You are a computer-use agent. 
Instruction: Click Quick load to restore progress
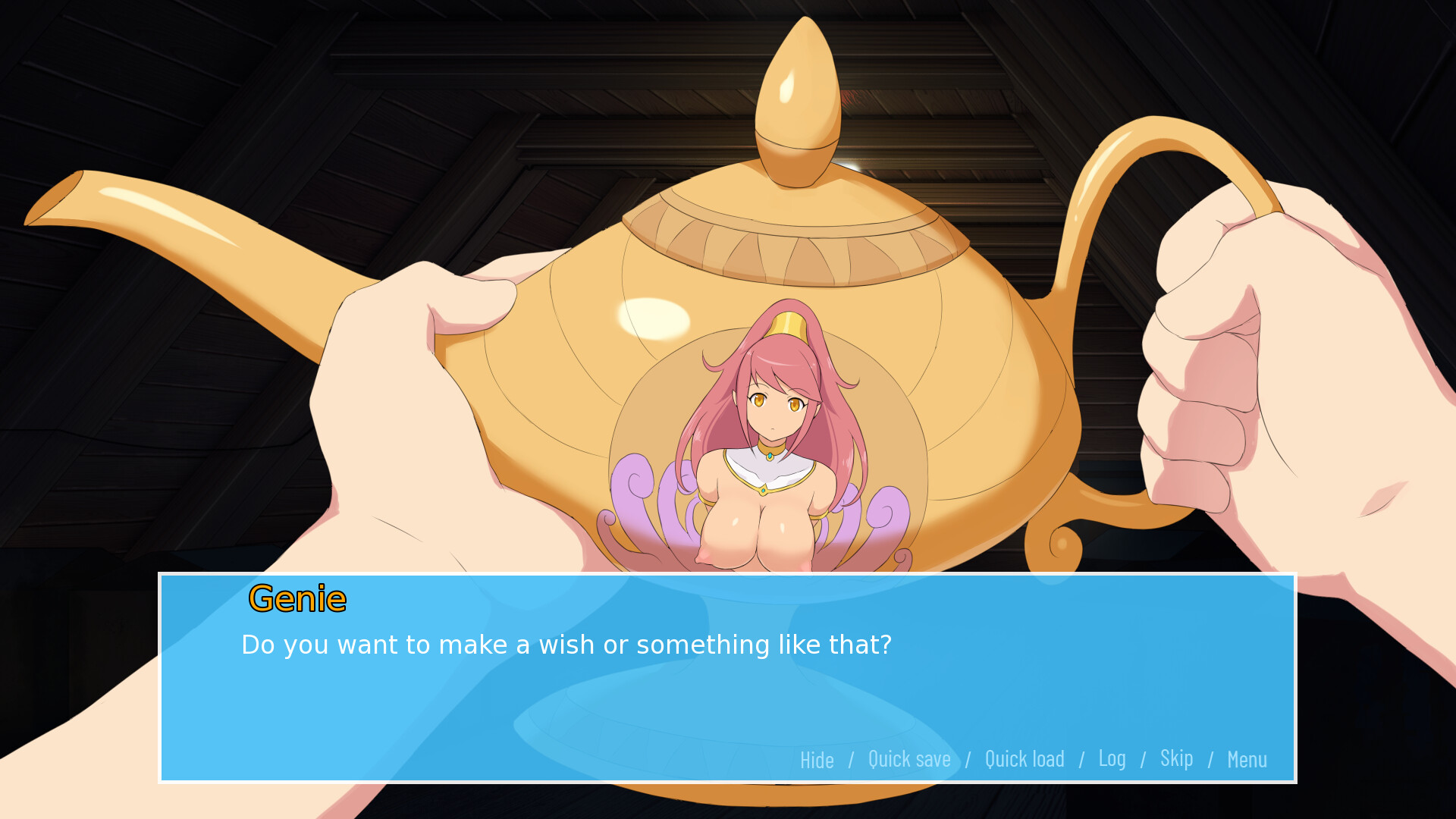pos(1025,760)
